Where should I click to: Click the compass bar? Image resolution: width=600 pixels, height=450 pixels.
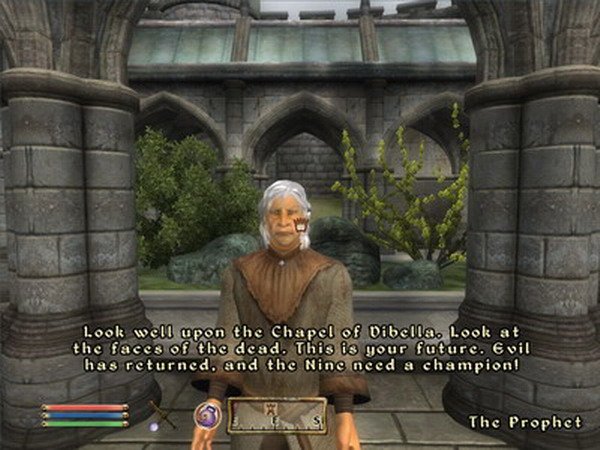point(276,414)
